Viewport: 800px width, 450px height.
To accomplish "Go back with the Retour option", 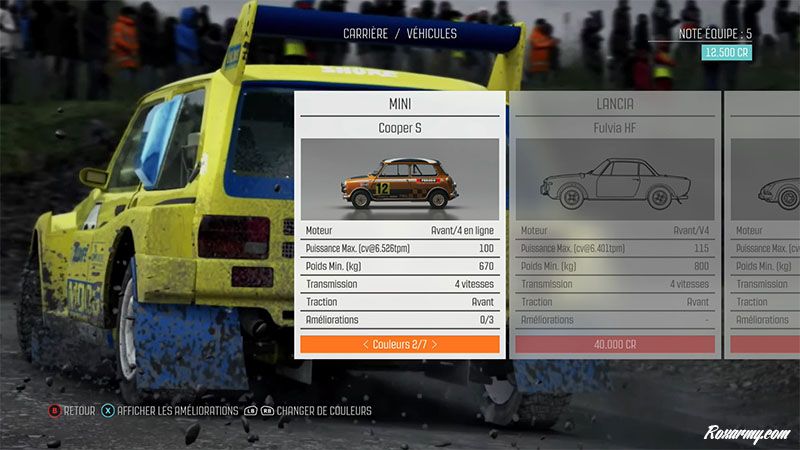I will [73, 410].
